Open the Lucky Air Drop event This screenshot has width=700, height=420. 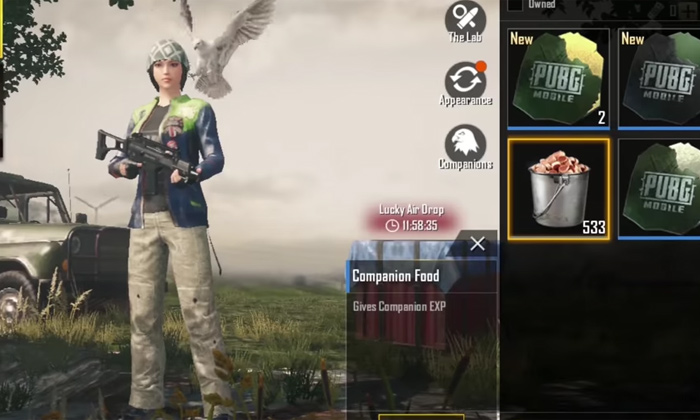pyautogui.click(x=411, y=217)
